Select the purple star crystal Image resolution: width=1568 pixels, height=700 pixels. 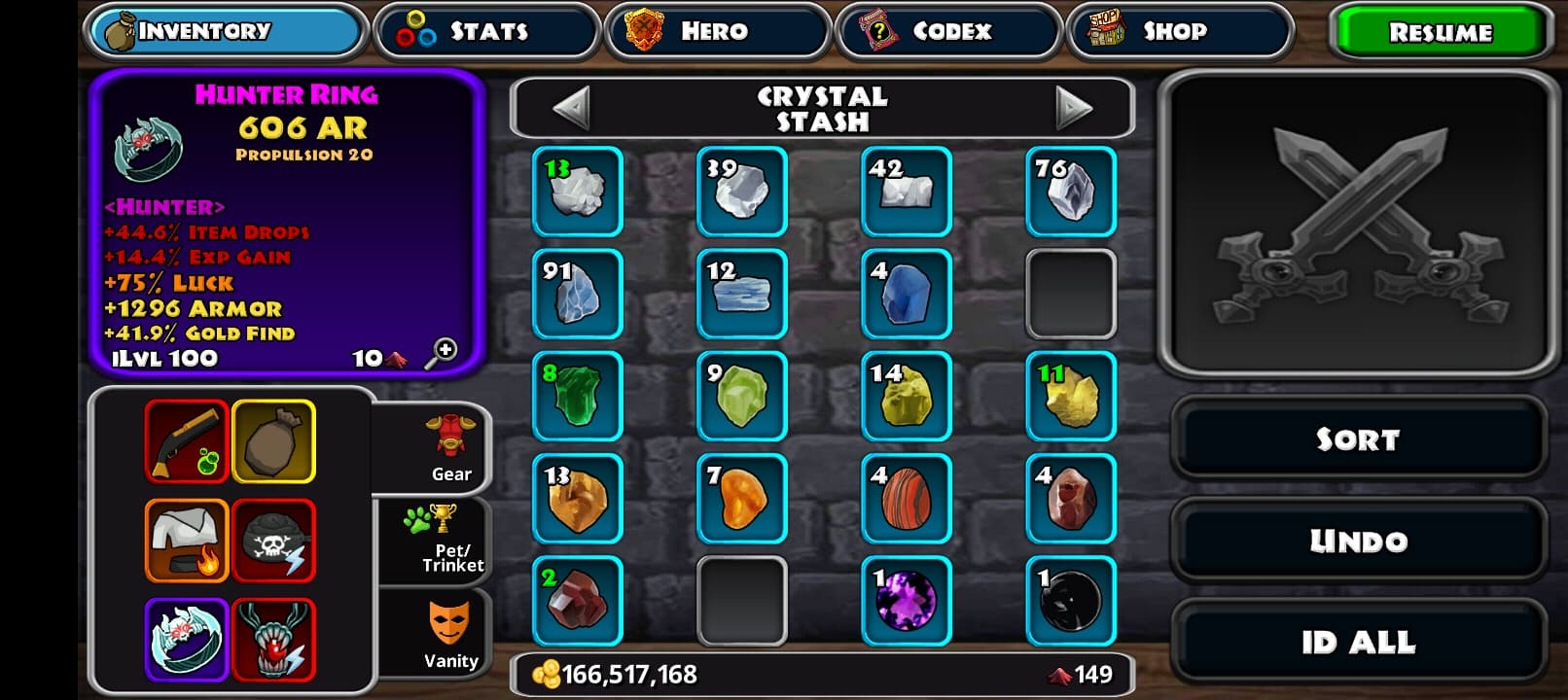(x=907, y=601)
